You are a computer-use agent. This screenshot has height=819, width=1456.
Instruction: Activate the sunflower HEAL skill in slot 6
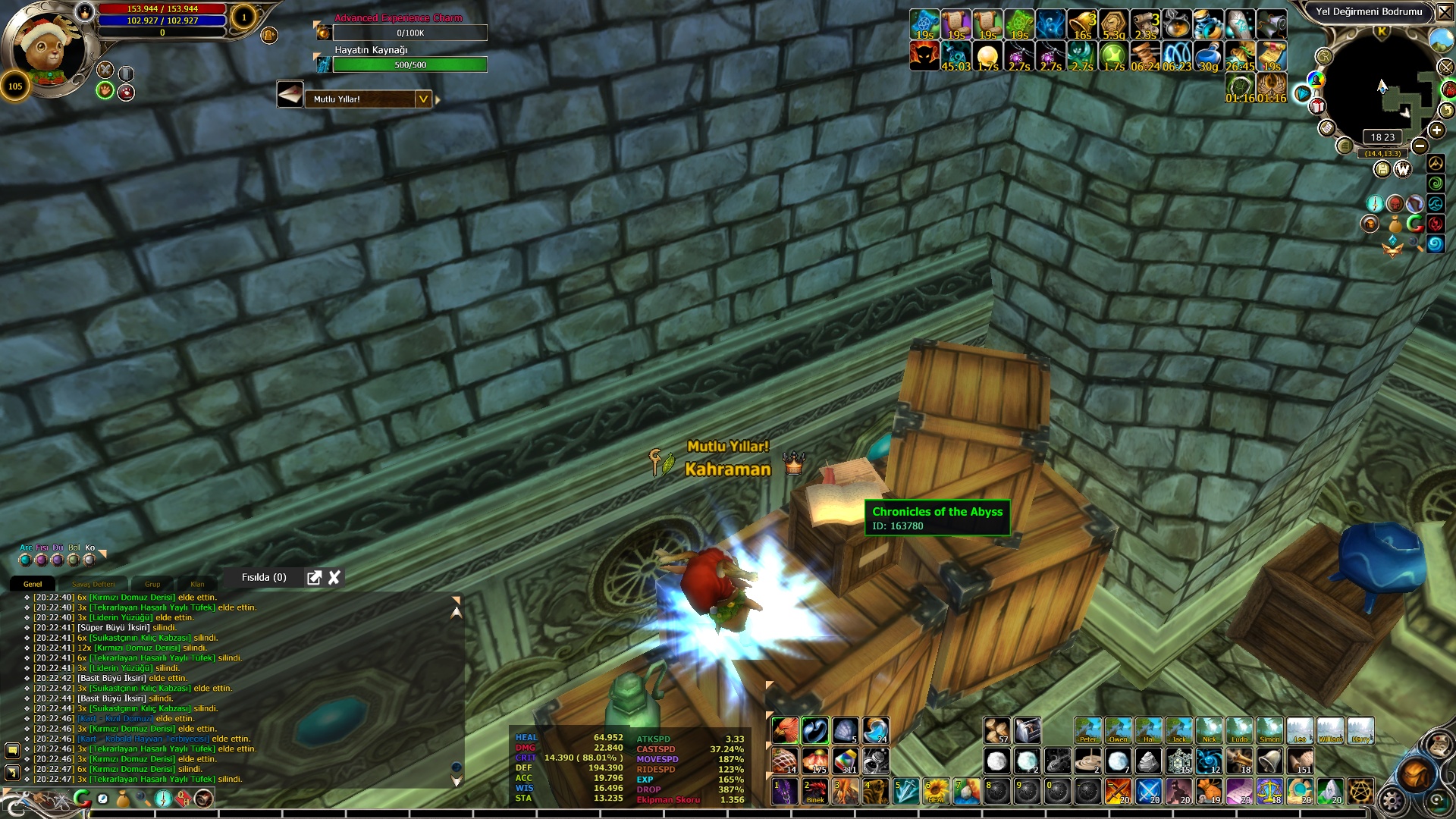click(936, 791)
